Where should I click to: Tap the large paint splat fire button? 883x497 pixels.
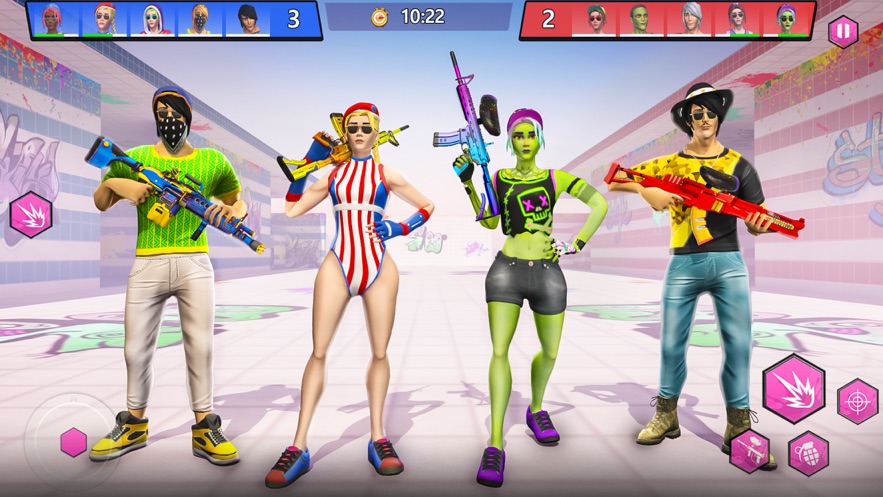pos(793,388)
